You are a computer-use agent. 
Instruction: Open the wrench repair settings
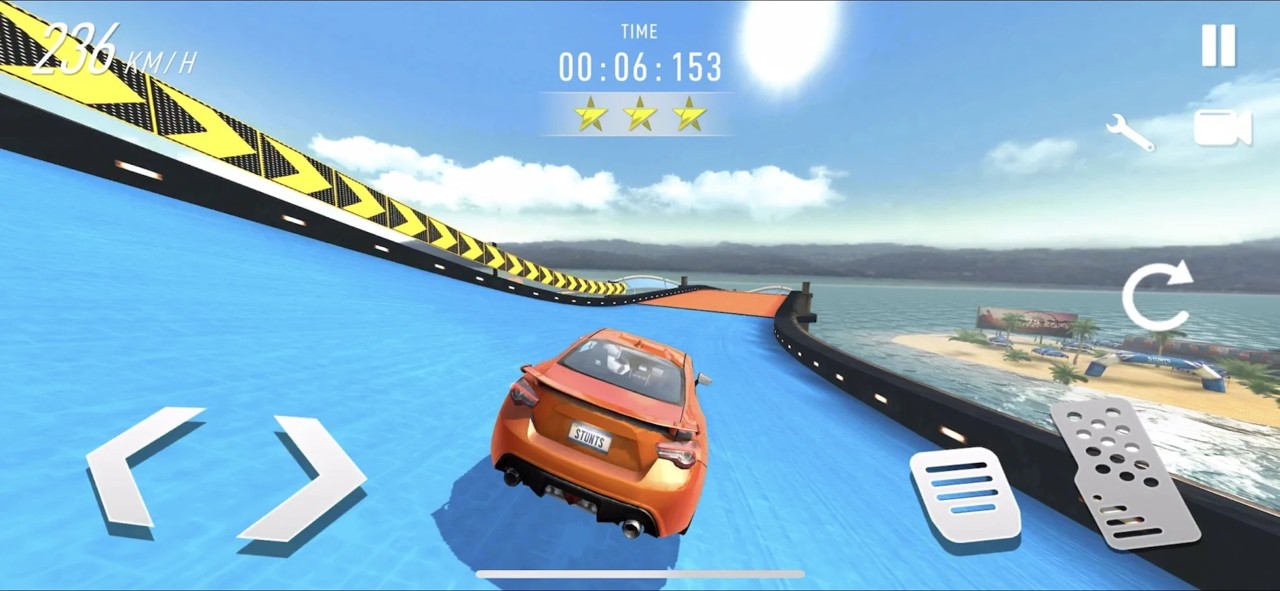pyautogui.click(x=1130, y=132)
